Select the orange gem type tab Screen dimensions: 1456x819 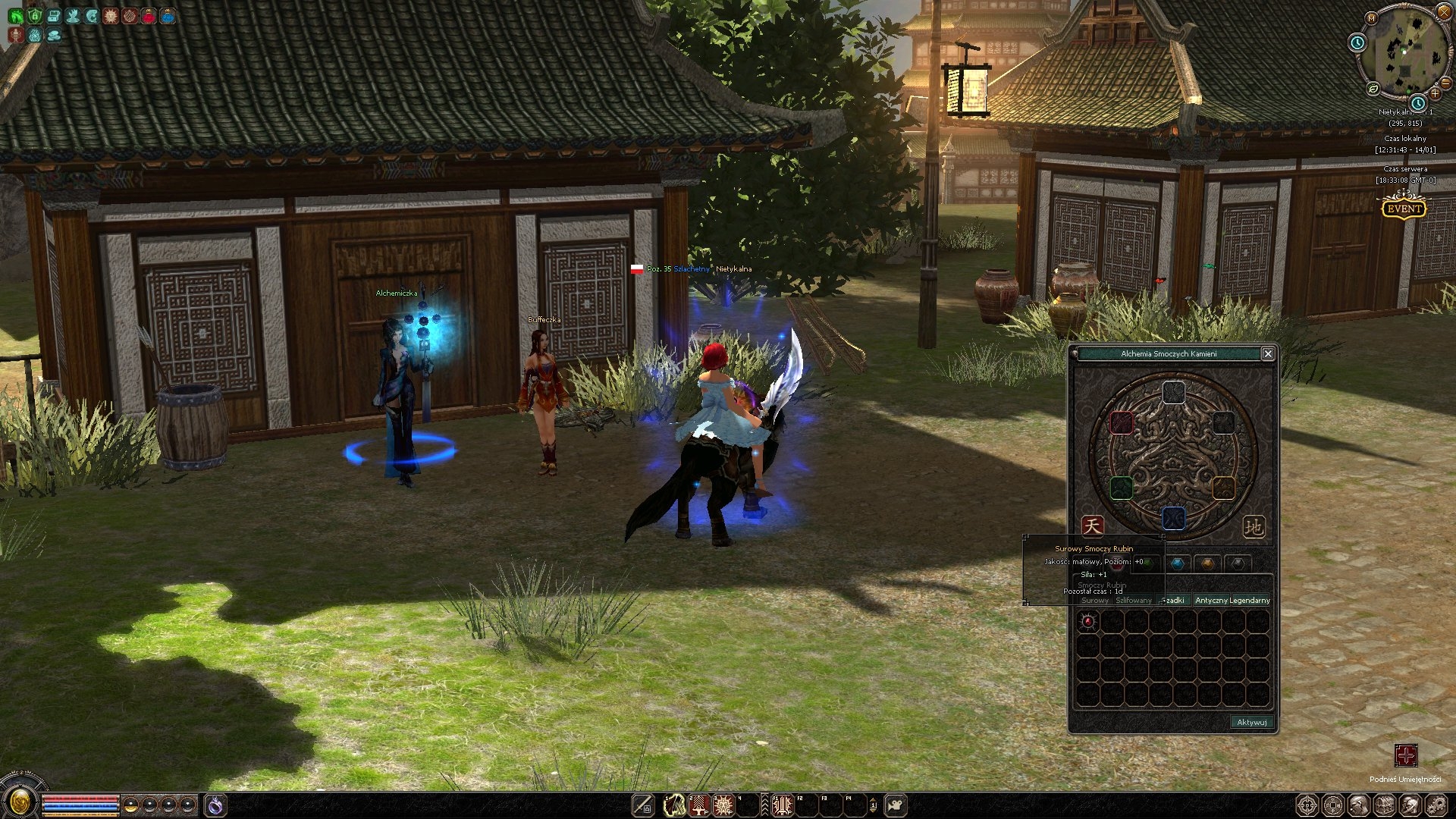[1207, 563]
